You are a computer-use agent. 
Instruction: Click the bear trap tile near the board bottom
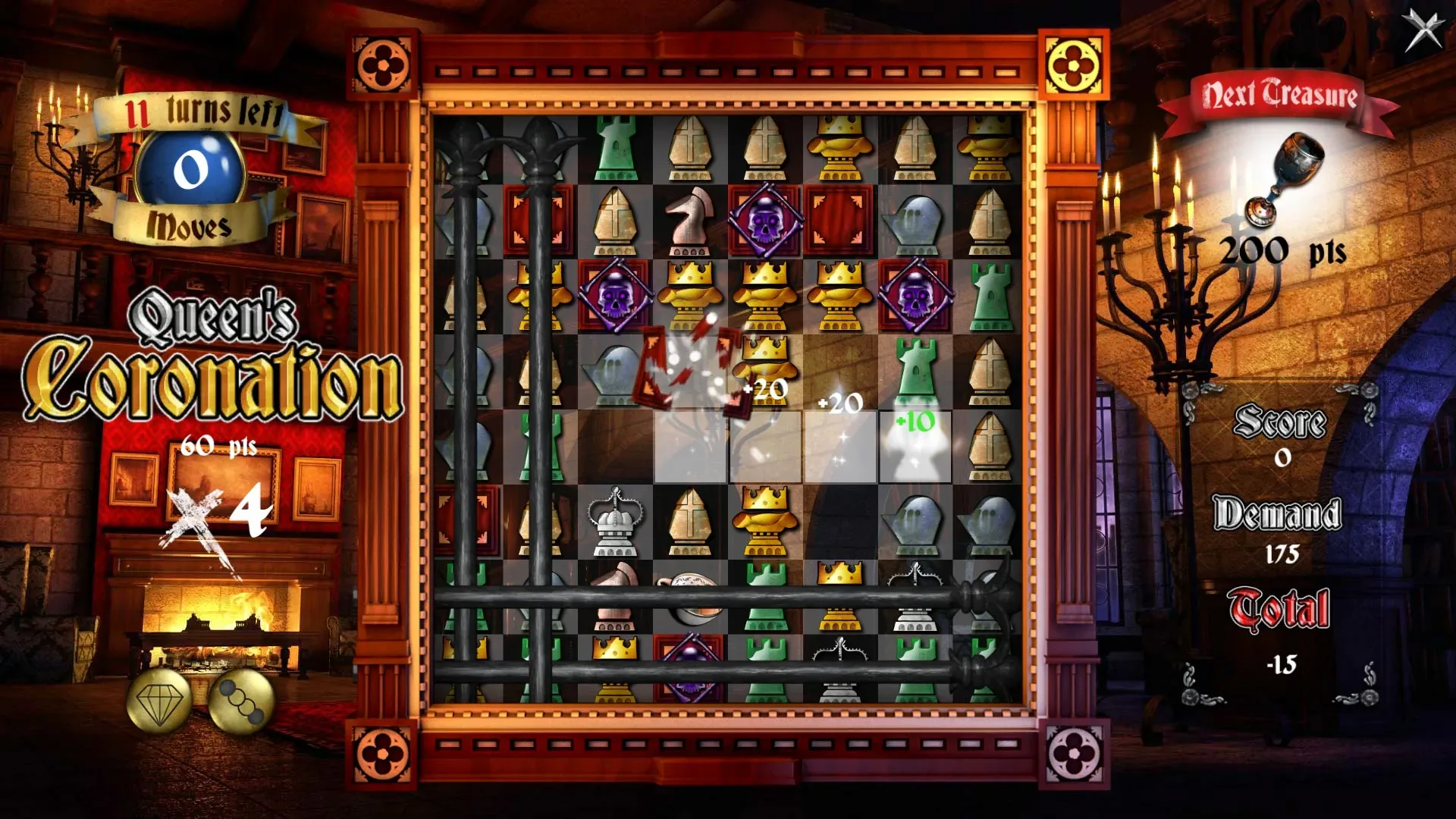[x=842, y=648]
